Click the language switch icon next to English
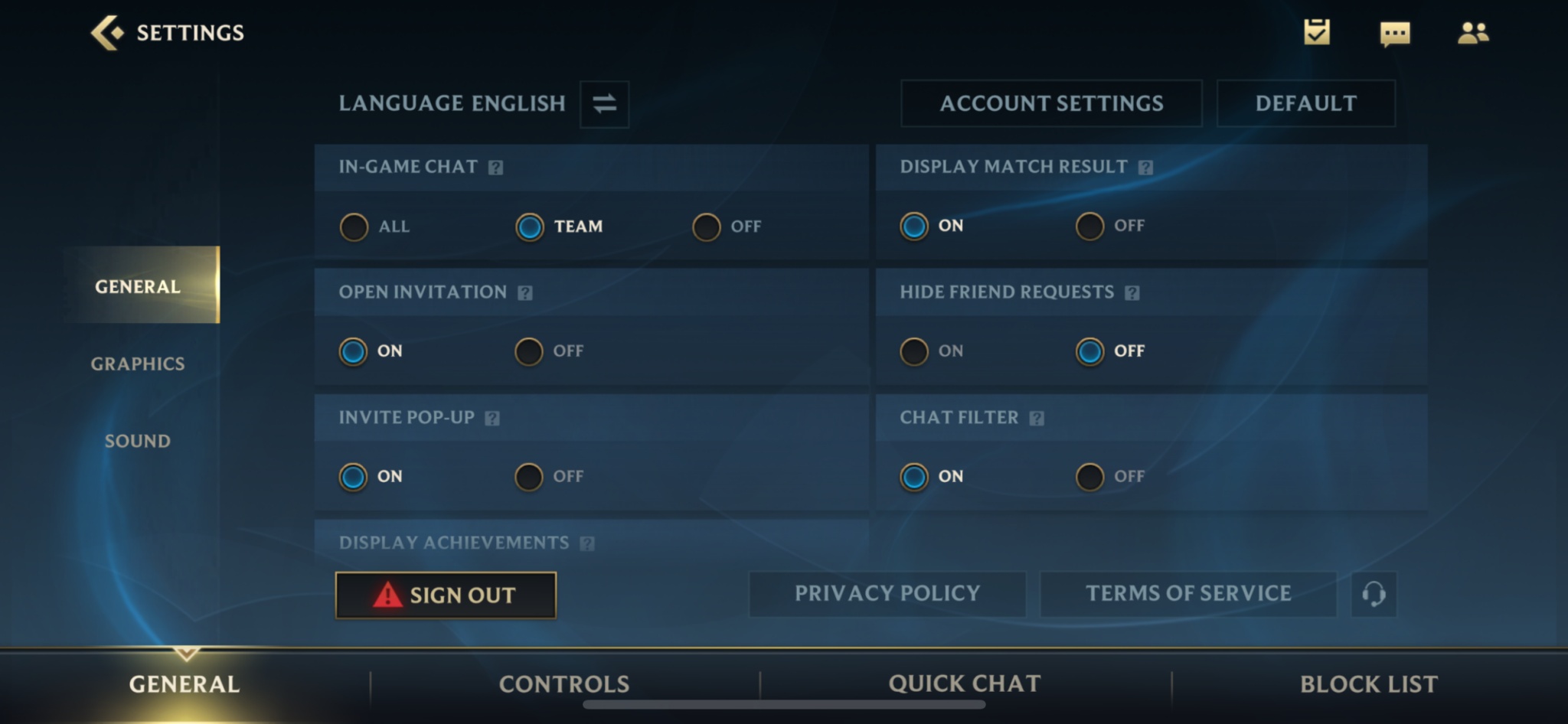Screen dimensions: 1568x724 [603, 104]
